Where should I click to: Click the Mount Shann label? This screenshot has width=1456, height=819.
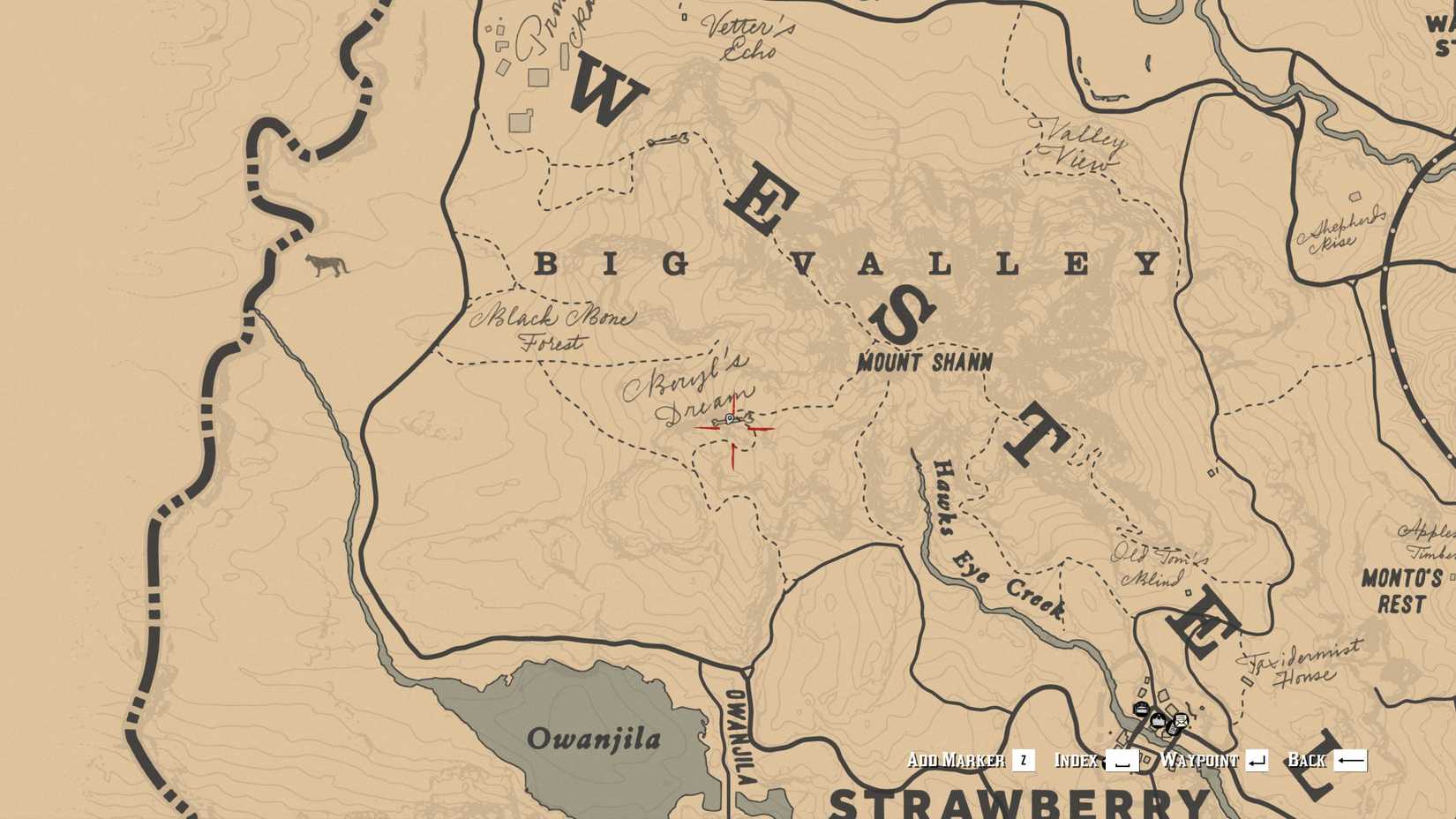point(924,360)
